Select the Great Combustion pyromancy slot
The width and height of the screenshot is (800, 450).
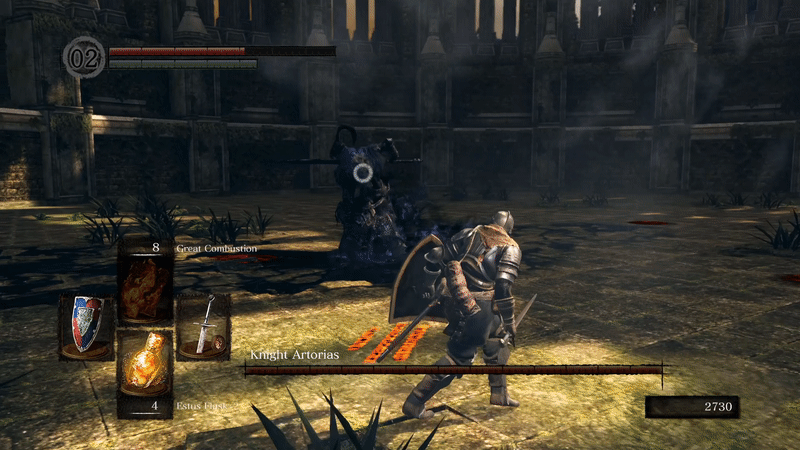[x=145, y=281]
